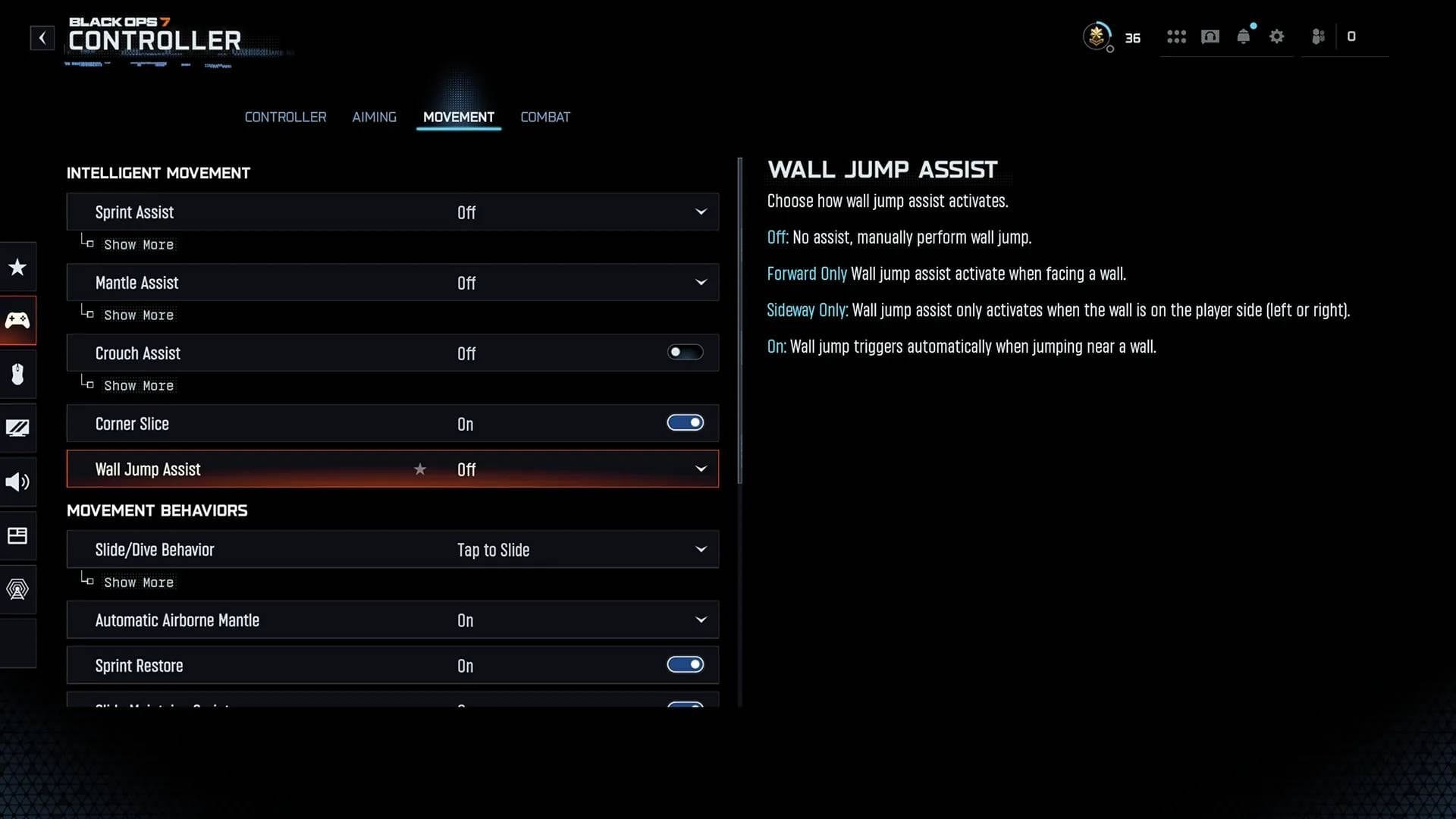Image resolution: width=1456 pixels, height=819 pixels.
Task: Open keyboard and mouse settings via mouse icon
Action: [17, 374]
